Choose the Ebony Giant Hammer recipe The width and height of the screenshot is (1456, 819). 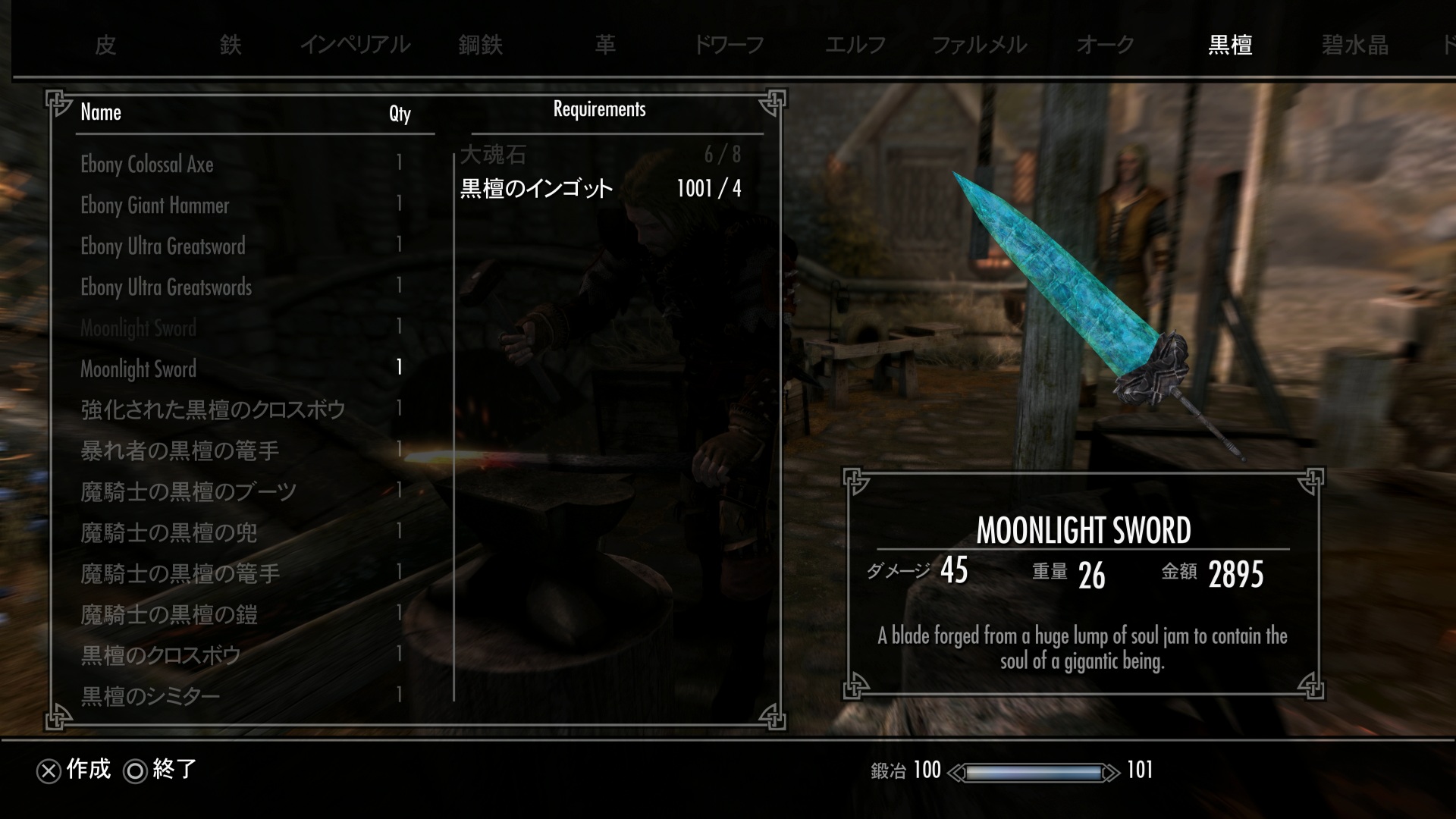point(155,206)
